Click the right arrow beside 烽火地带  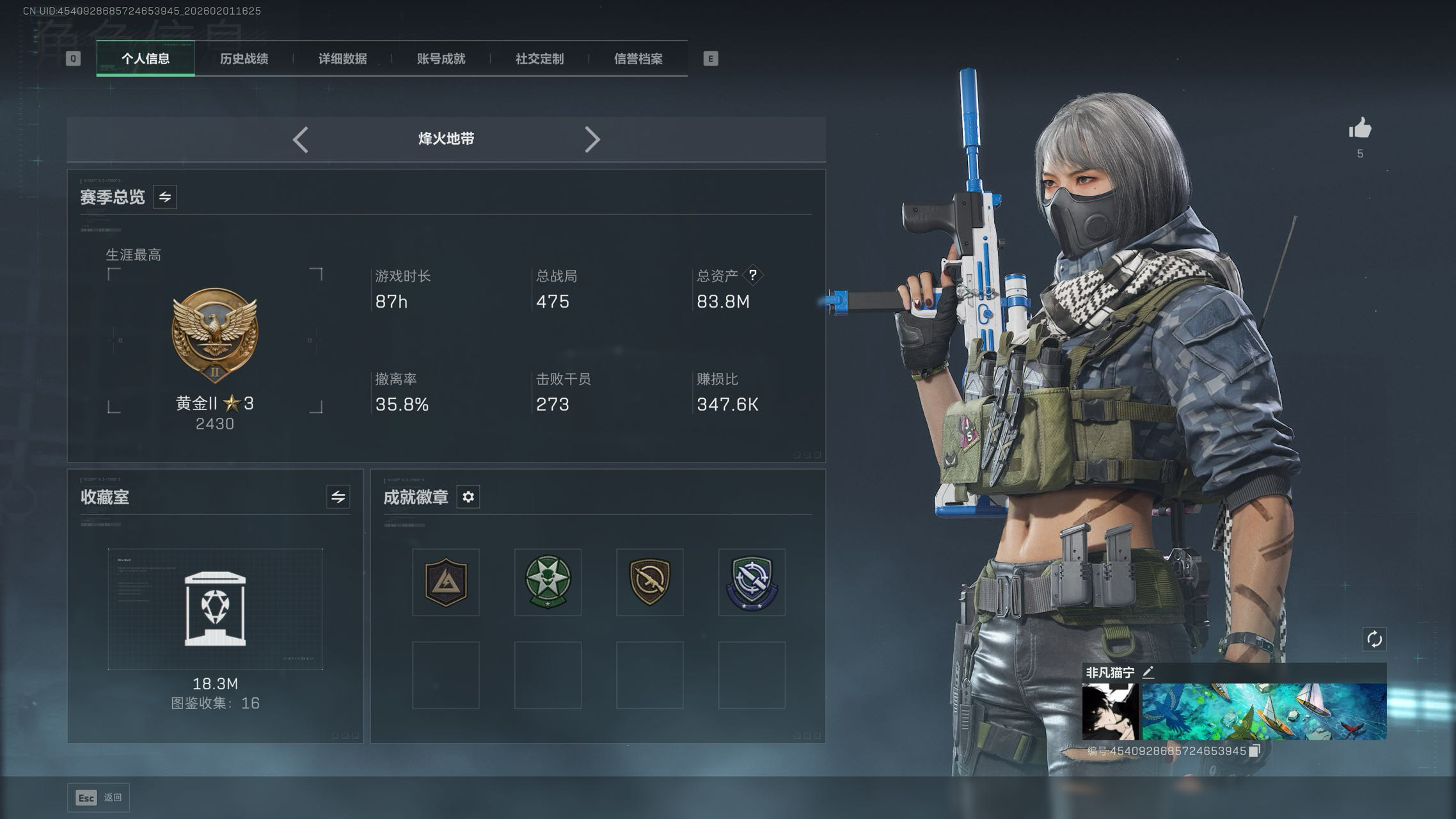point(592,139)
